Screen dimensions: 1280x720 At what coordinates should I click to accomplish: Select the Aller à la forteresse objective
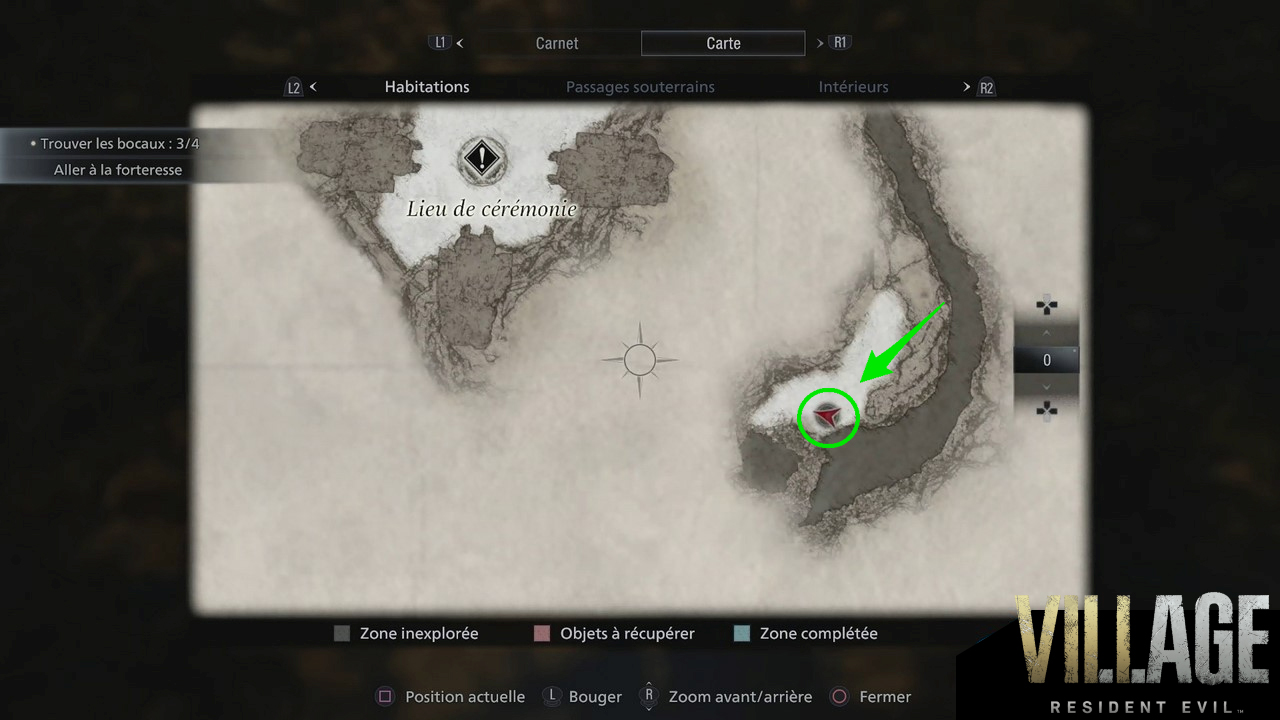pyautogui.click(x=118, y=170)
